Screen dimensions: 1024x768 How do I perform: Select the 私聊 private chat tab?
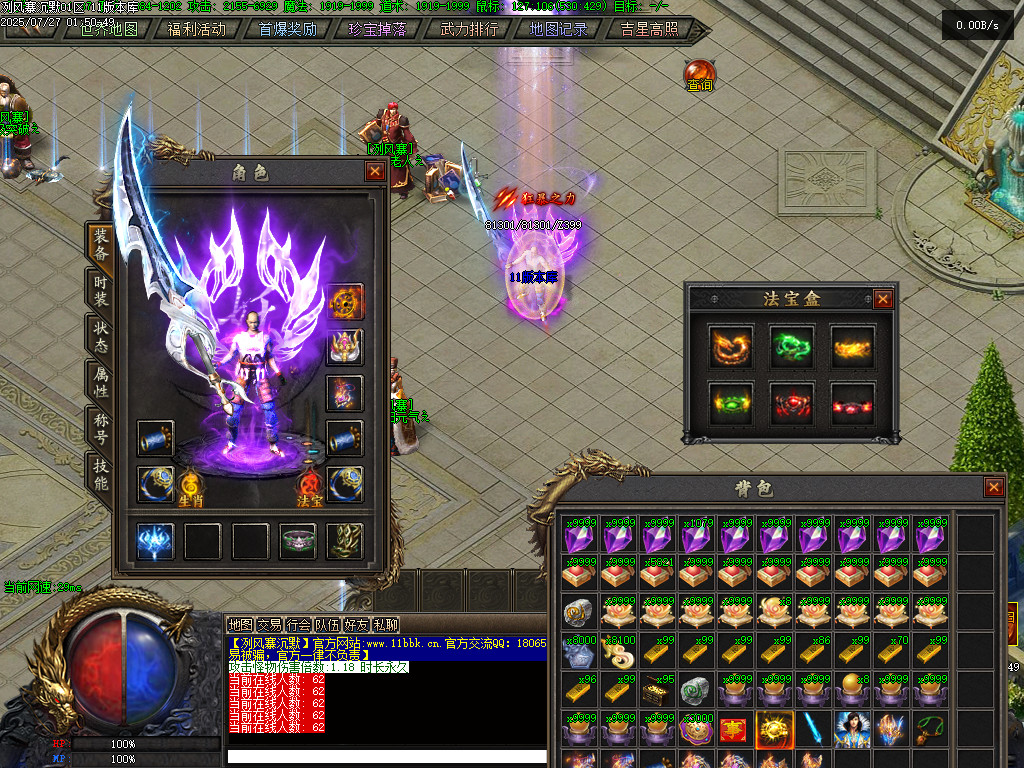pyautogui.click(x=386, y=624)
